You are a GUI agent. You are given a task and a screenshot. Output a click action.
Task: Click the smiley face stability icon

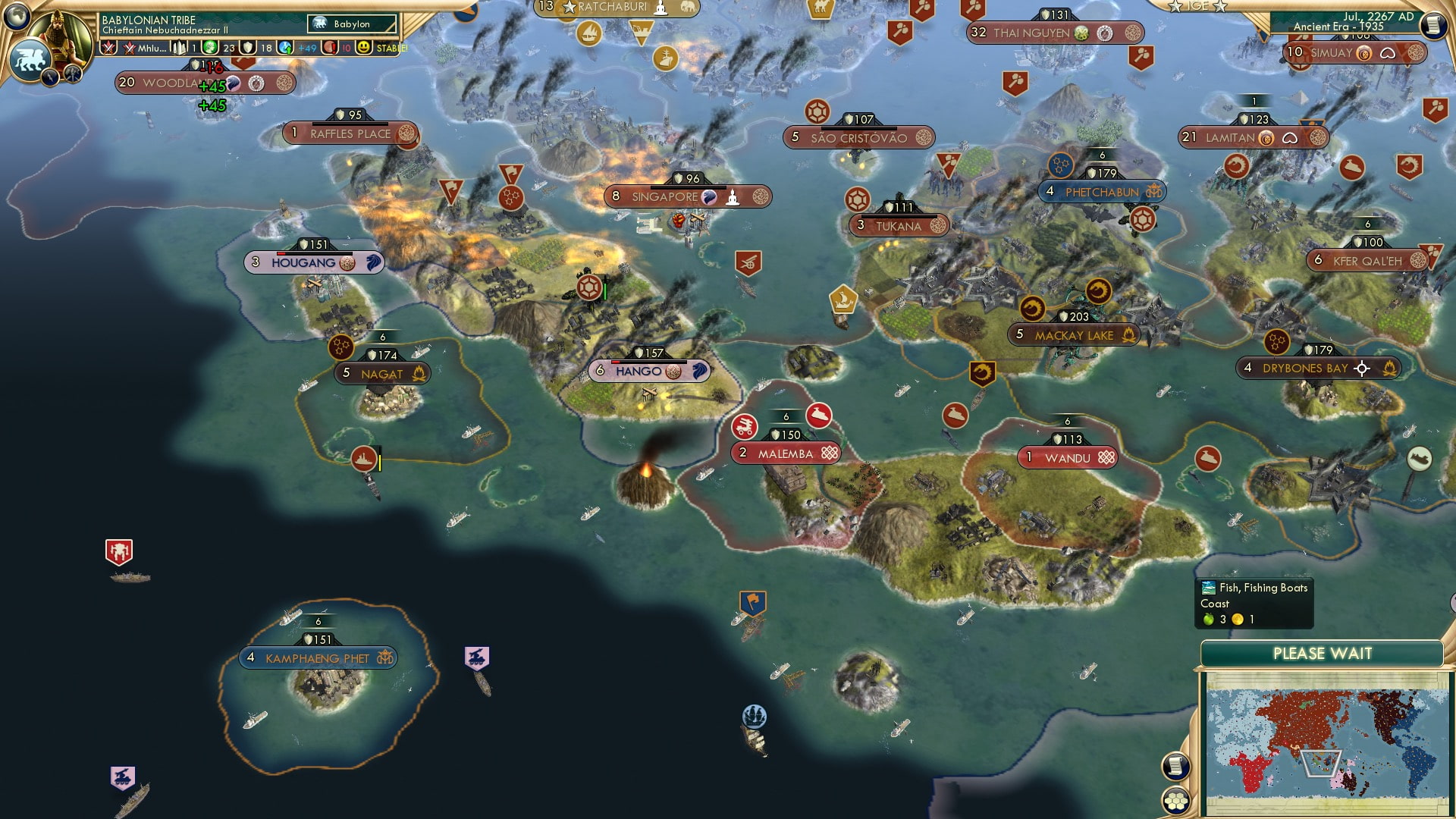coord(364,48)
